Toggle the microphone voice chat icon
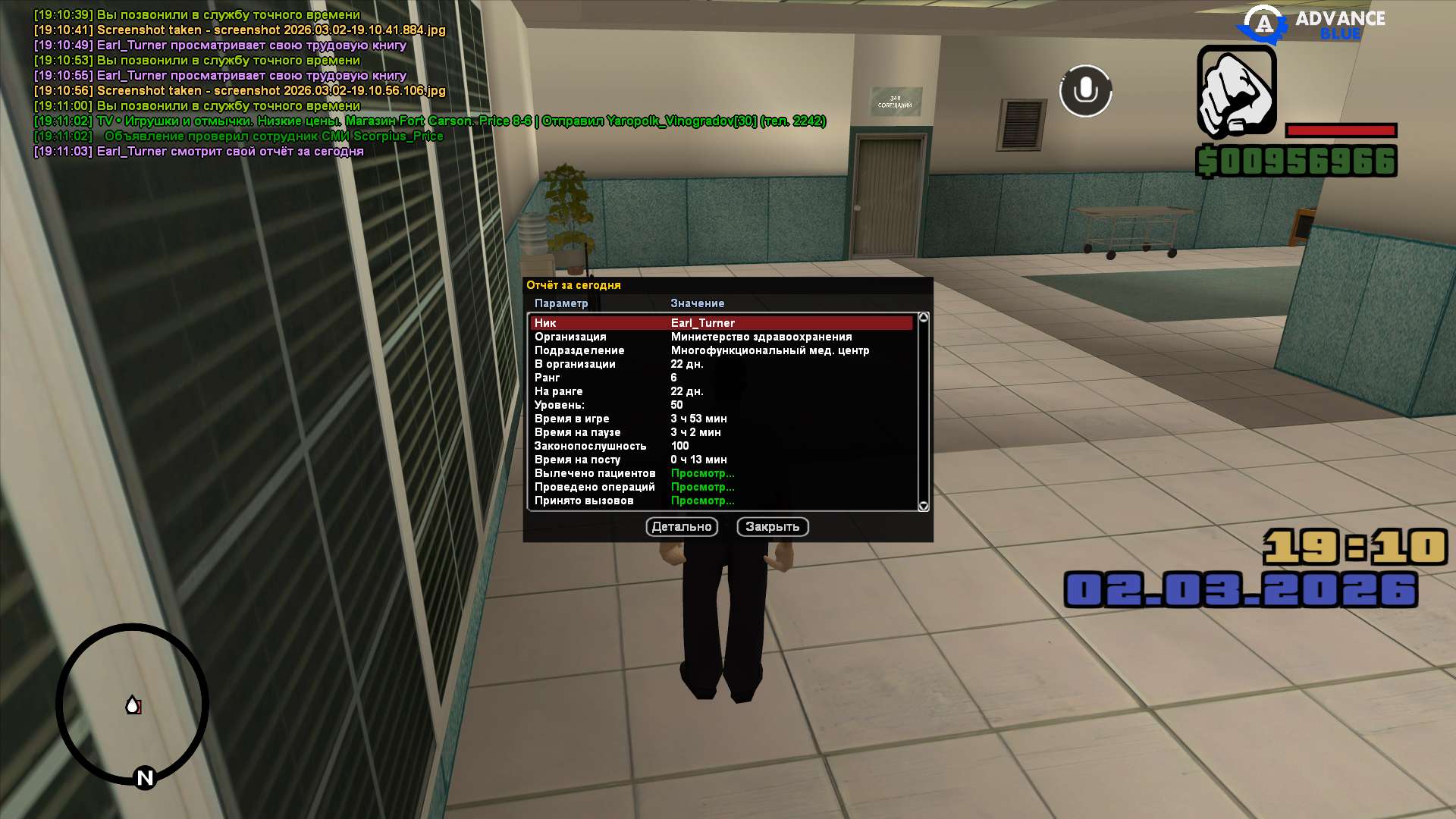1456x819 pixels. coord(1085,91)
